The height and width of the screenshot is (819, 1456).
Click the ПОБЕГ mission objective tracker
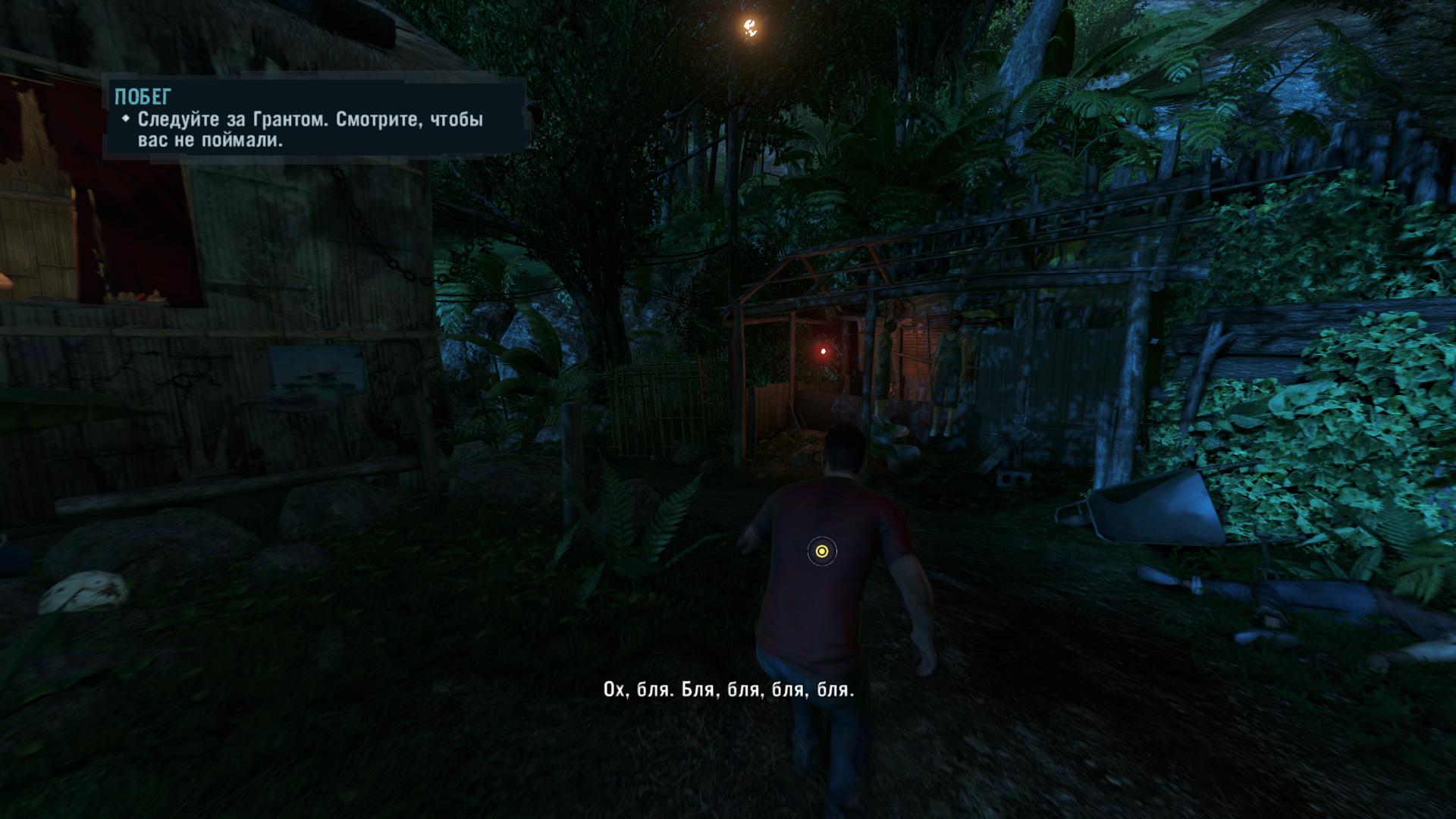314,118
